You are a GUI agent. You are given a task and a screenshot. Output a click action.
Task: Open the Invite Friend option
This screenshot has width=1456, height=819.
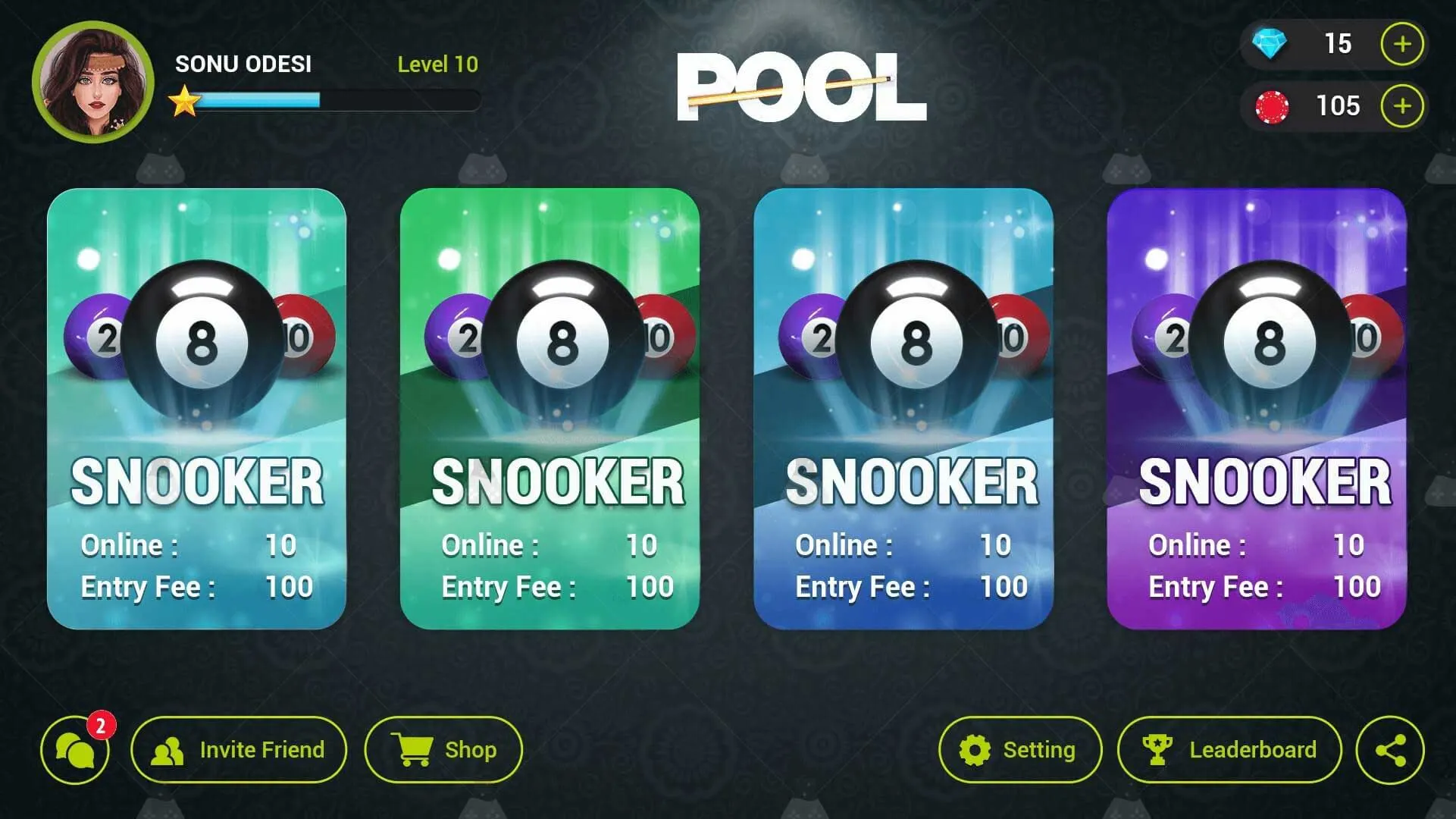pyautogui.click(x=240, y=749)
